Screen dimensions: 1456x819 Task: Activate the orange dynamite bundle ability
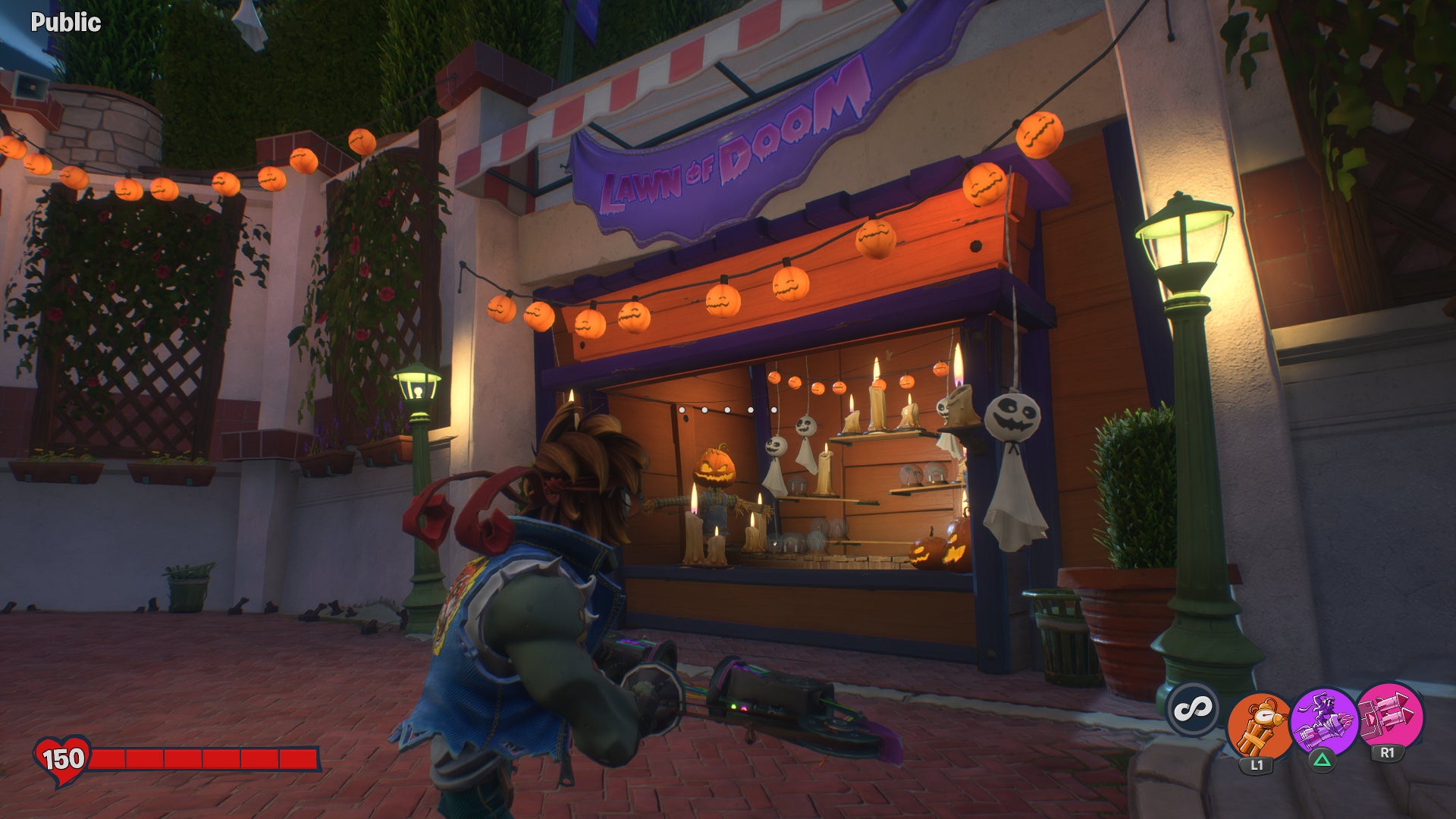click(x=1259, y=725)
